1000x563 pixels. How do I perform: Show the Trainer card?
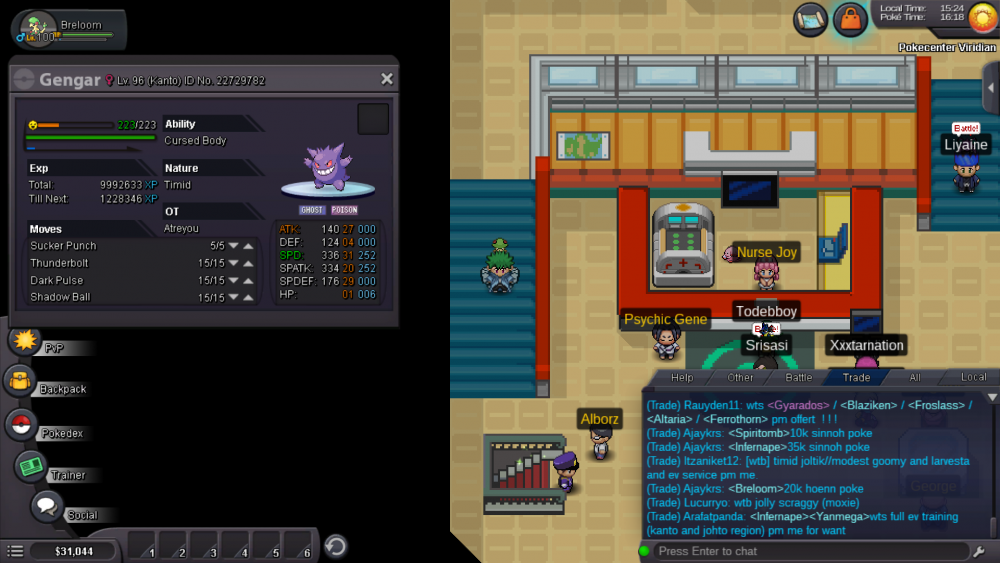click(x=31, y=467)
